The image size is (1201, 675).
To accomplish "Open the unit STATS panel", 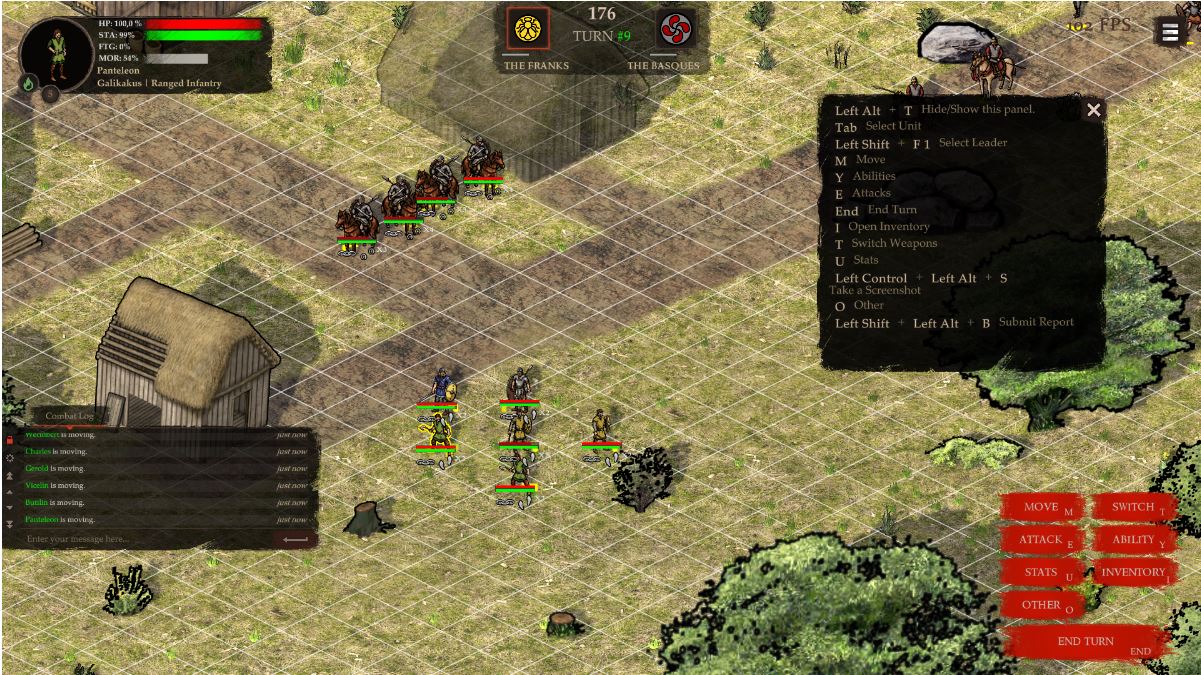I will pyautogui.click(x=1041, y=573).
